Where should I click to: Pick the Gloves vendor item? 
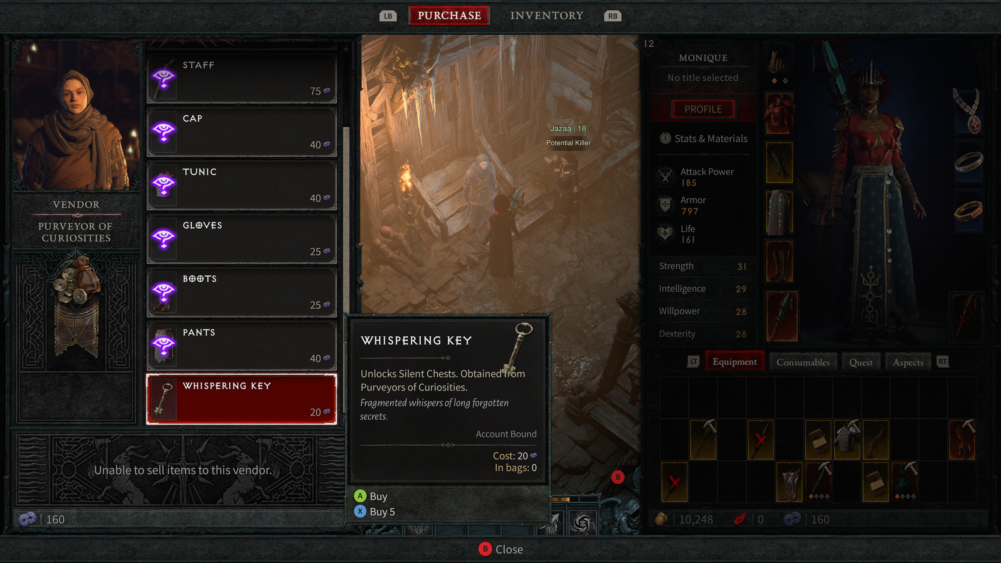tap(241, 239)
